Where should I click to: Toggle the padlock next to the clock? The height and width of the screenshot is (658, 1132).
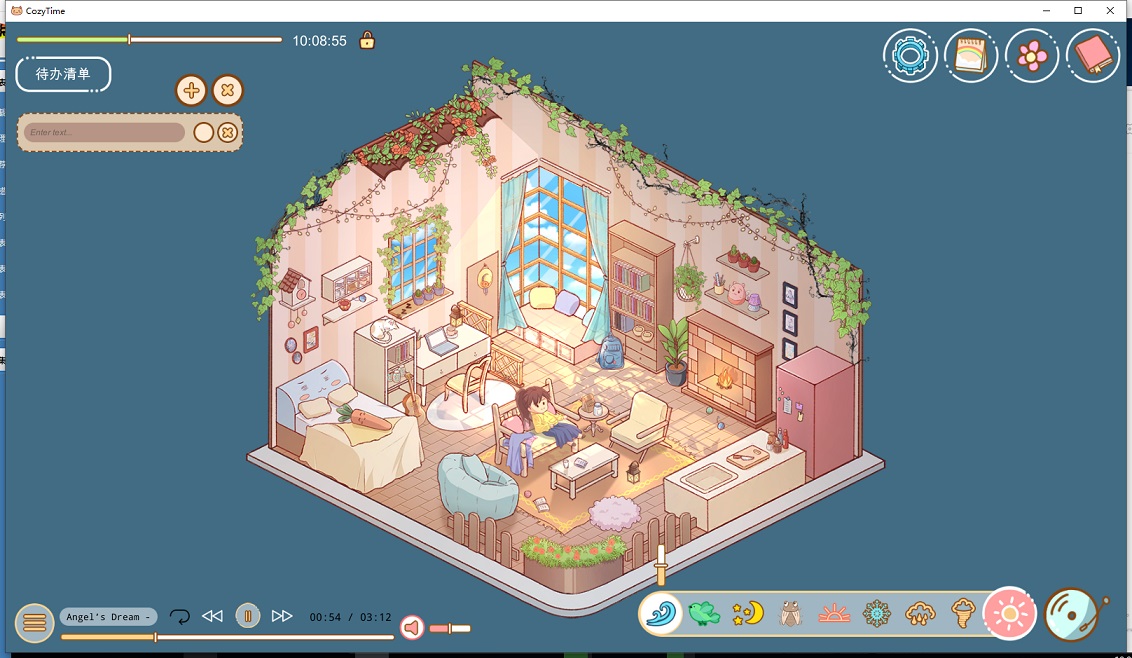click(367, 41)
